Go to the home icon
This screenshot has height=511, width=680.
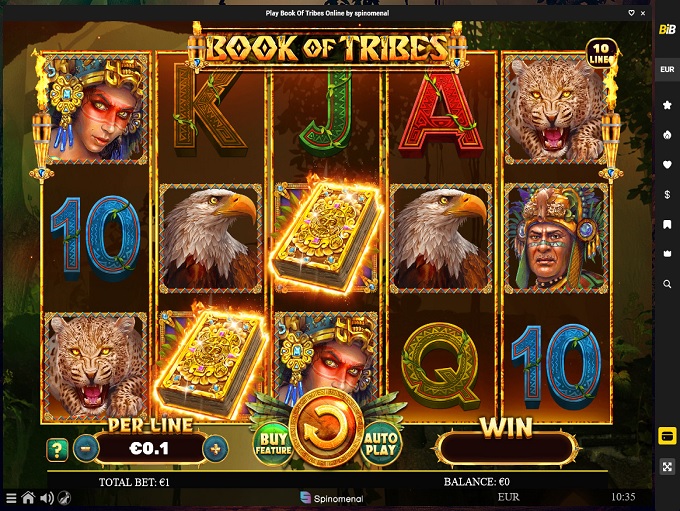pos(28,497)
